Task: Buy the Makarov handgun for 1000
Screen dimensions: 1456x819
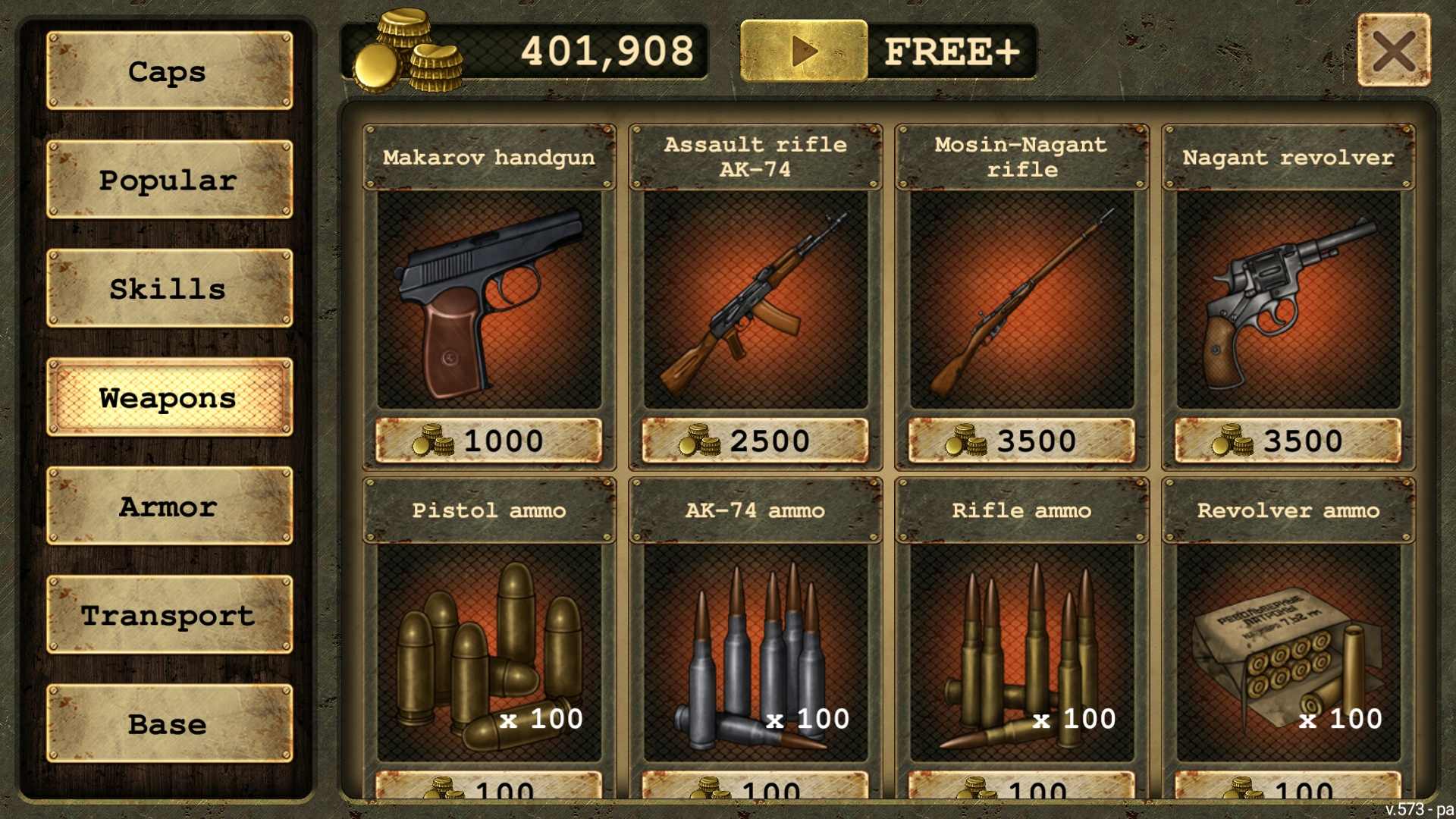Action: click(x=489, y=441)
